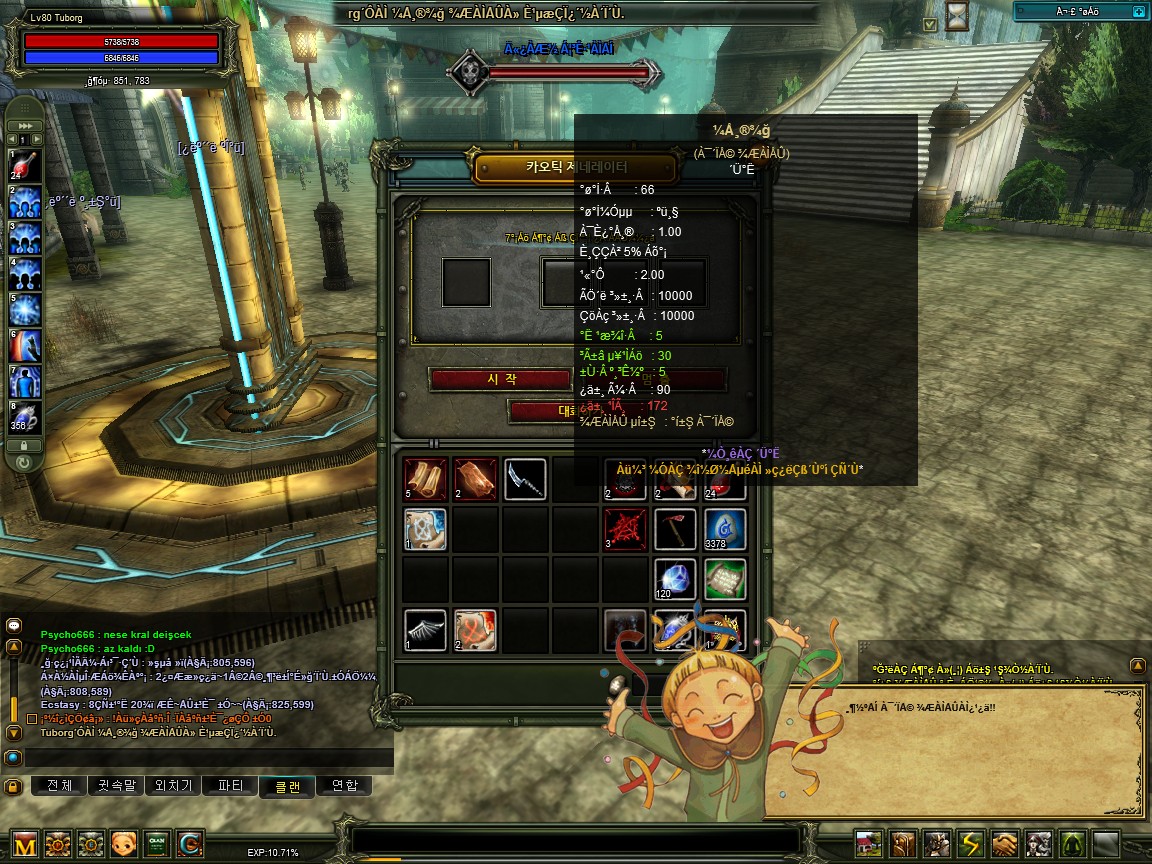Select the curved scythe weapon slot

pos(525,479)
